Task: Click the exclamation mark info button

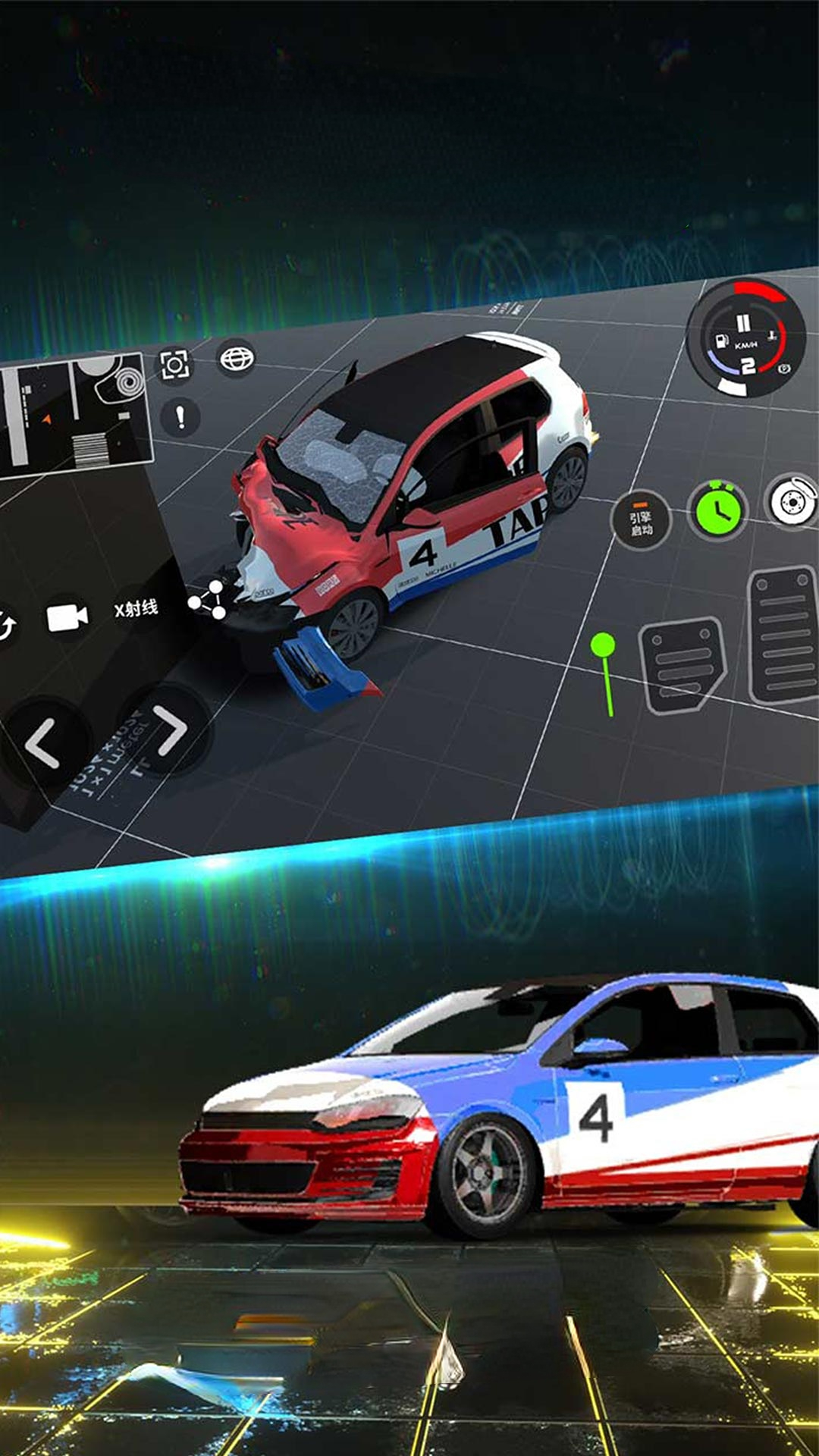Action: click(180, 416)
